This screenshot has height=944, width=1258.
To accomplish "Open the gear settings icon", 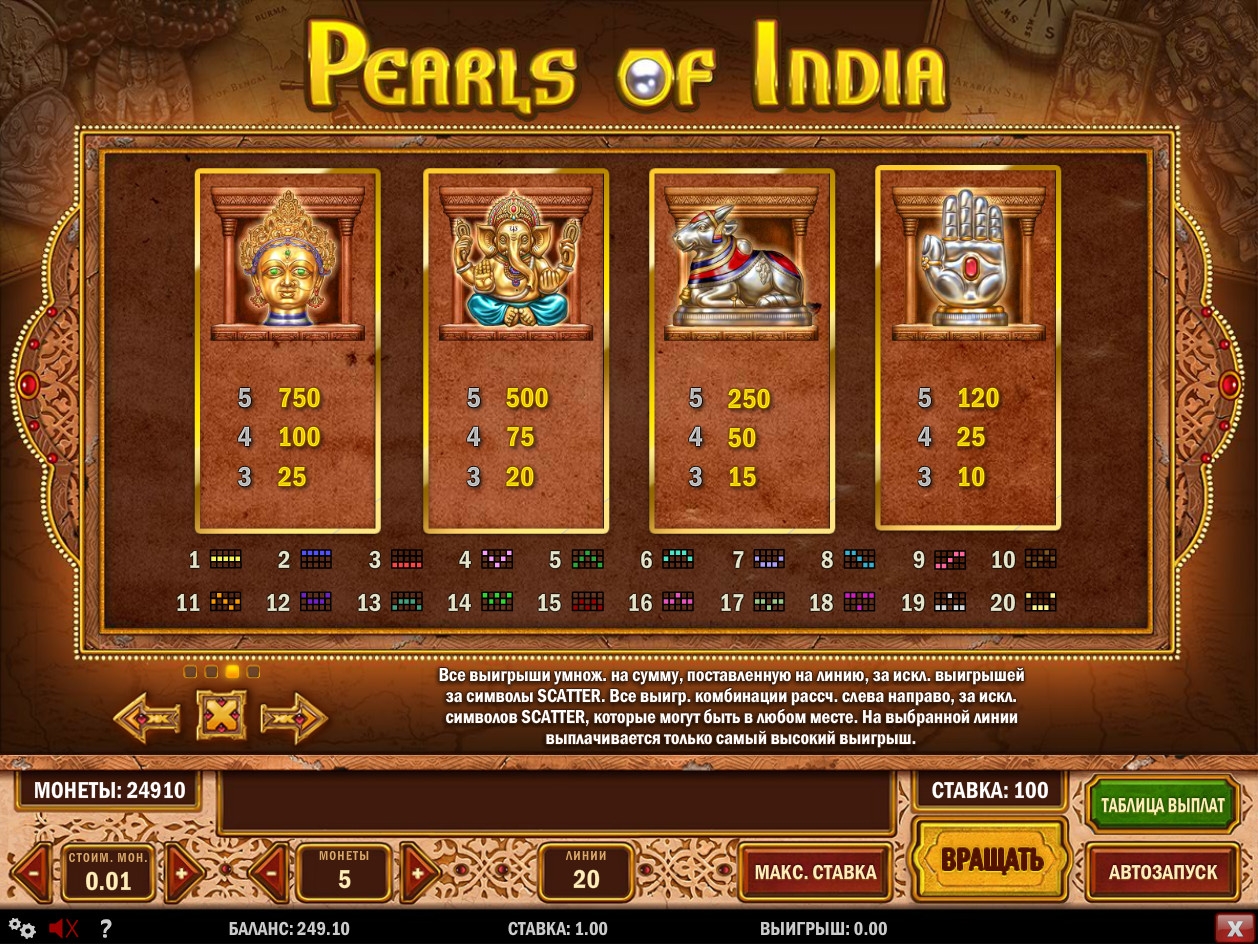I will click(23, 928).
